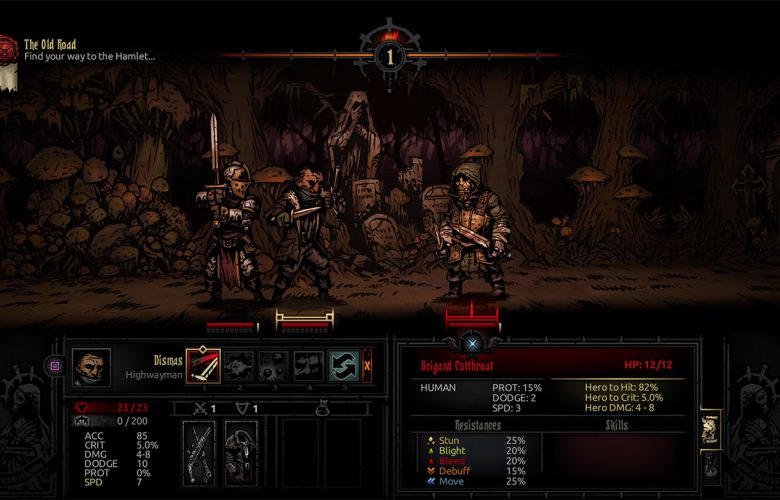780x500 pixels.
Task: Switch to the map scroll tab
Action: click(712, 428)
